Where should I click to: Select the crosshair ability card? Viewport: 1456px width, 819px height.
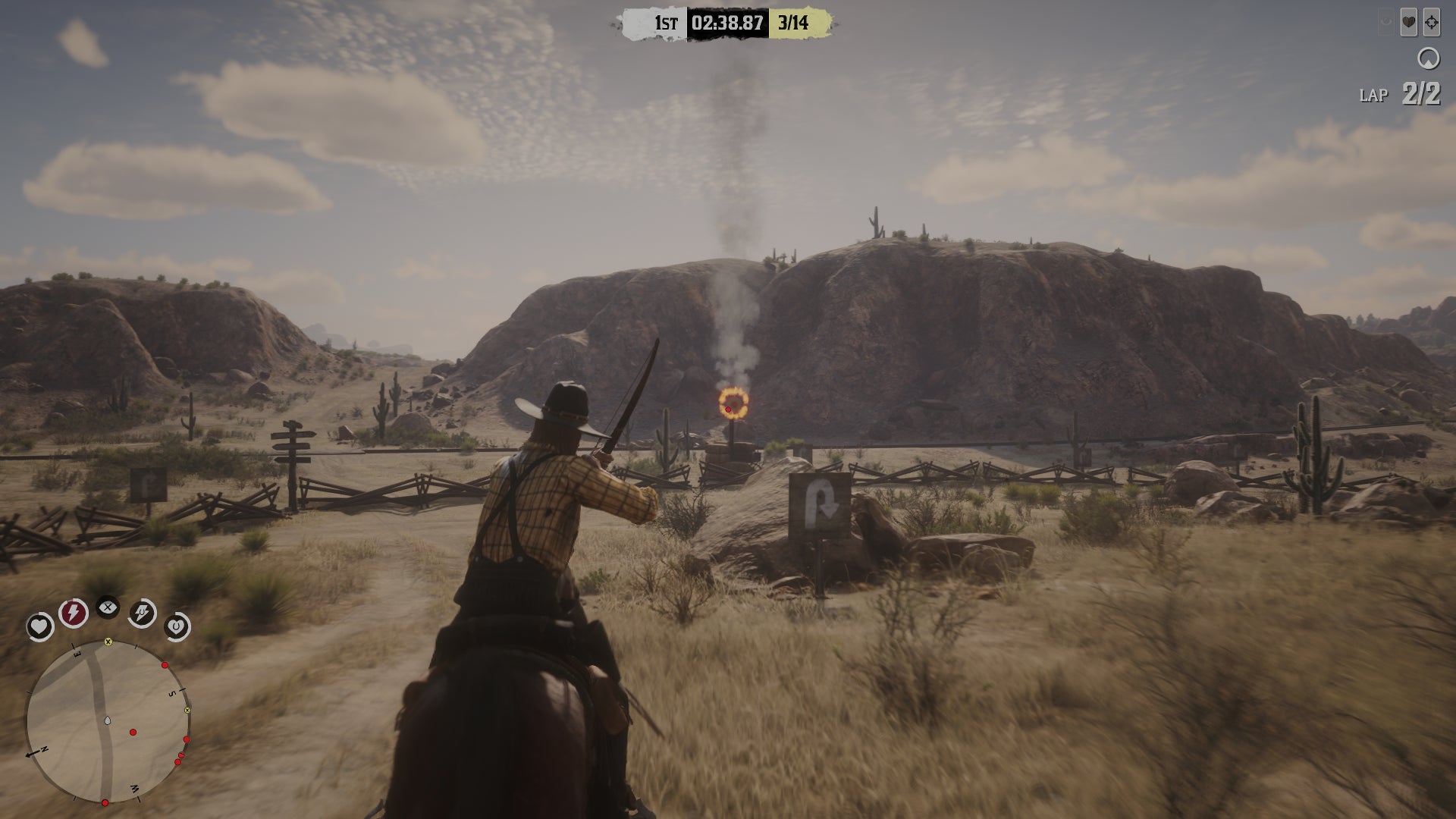(1431, 23)
